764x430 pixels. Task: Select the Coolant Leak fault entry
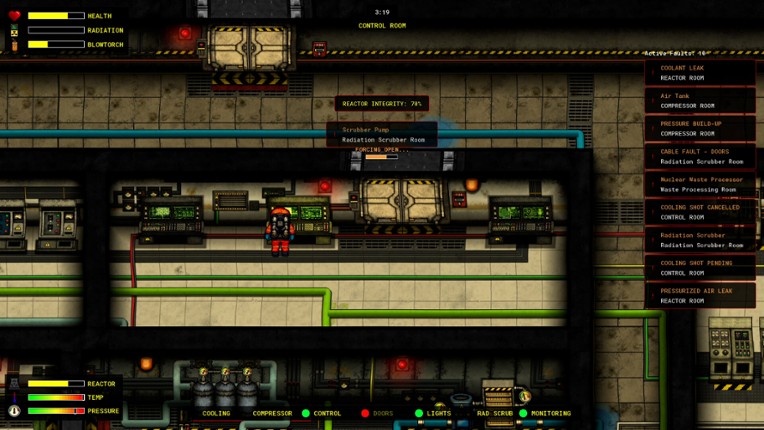(700, 73)
